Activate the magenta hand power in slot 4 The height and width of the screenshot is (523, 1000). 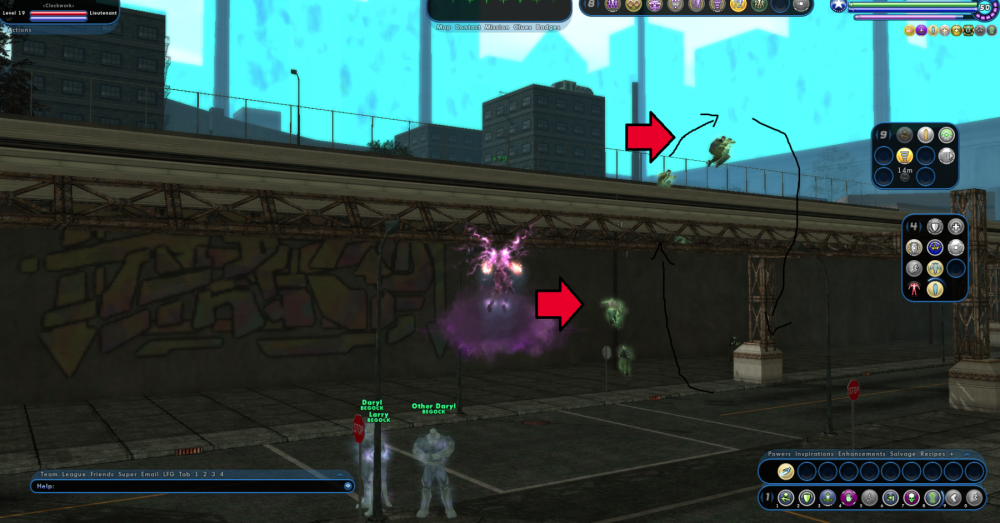(x=850, y=498)
